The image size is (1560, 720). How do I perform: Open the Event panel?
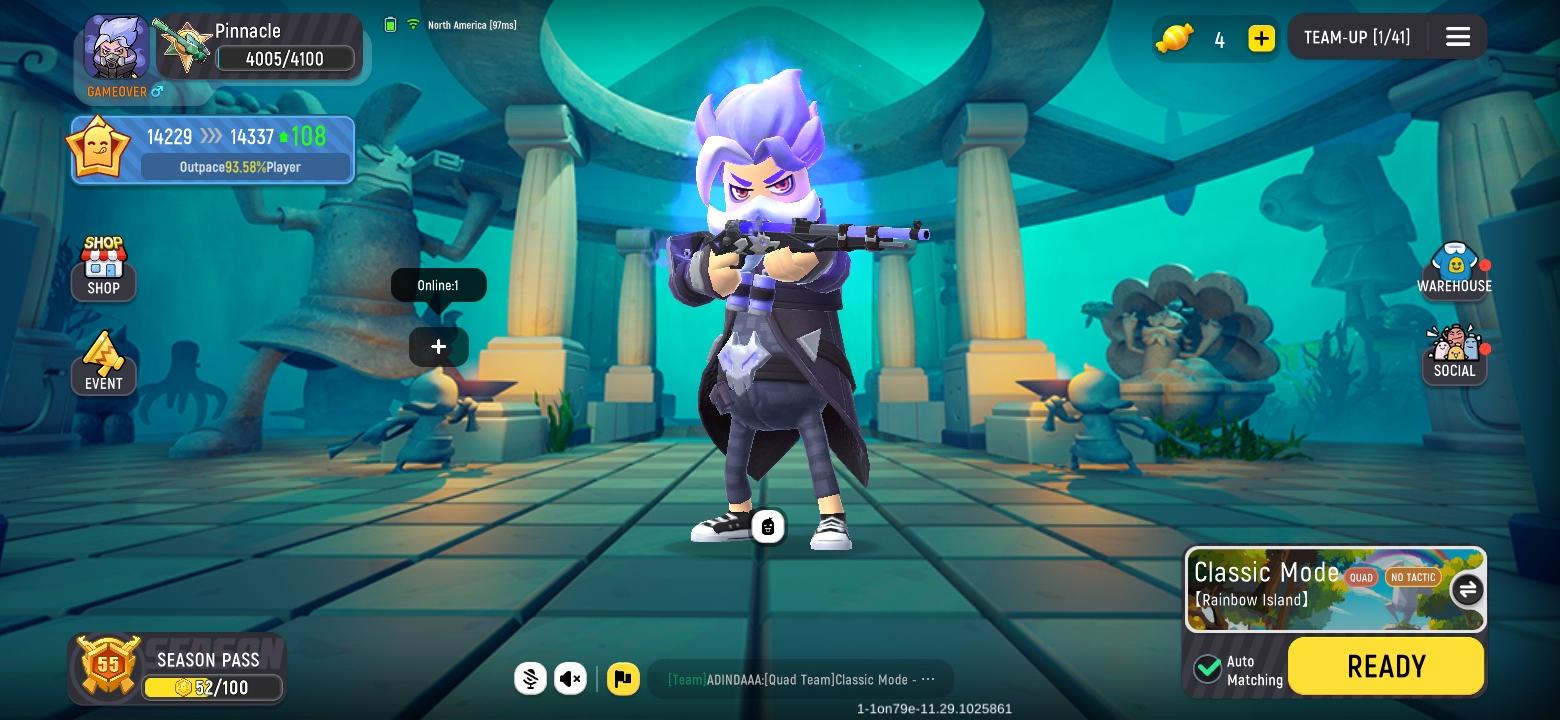point(103,358)
